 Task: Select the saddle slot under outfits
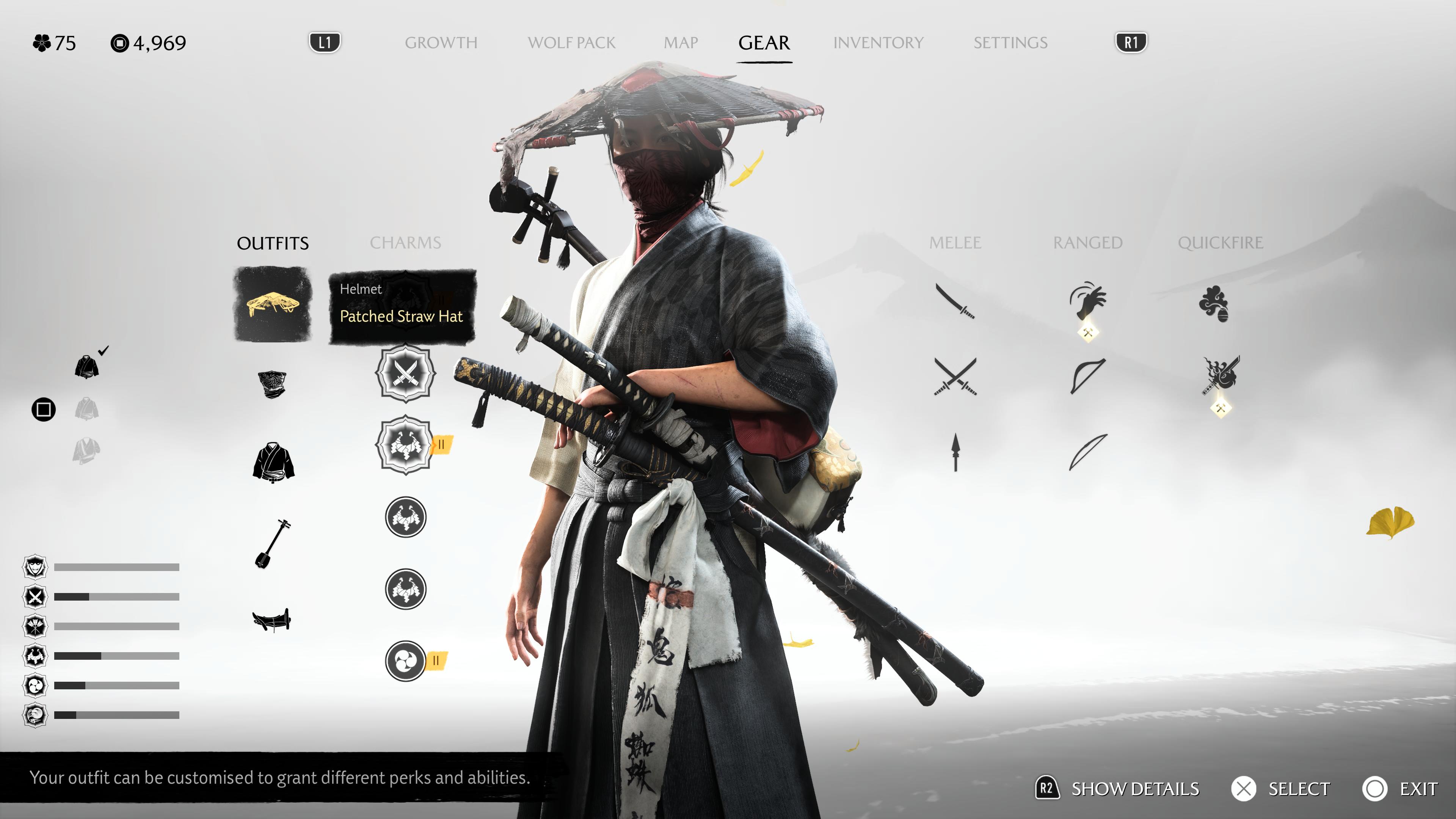tap(272, 620)
